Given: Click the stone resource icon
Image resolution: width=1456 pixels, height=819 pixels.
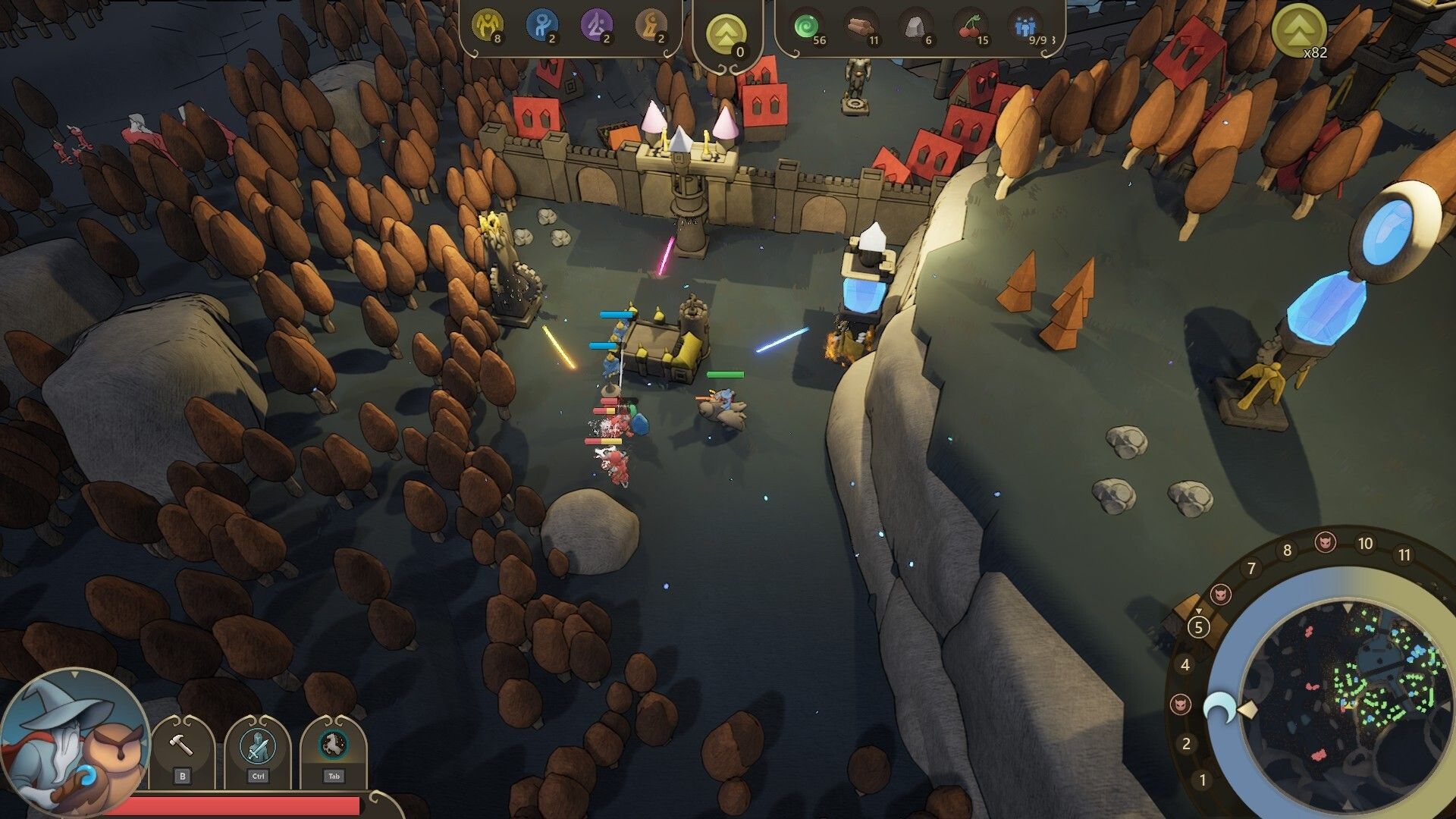Looking at the screenshot, I should tap(917, 27).
